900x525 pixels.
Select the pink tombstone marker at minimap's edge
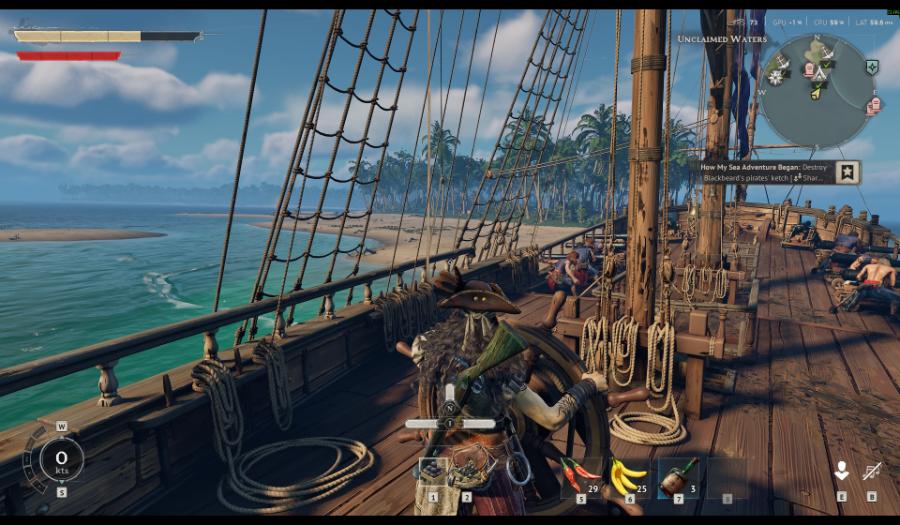pos(873,105)
